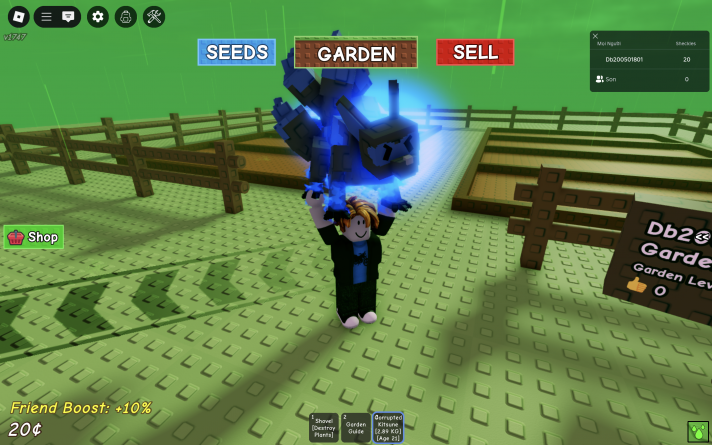Toggle the chat window speech bubble icon
The width and height of the screenshot is (712, 445).
[68, 16]
